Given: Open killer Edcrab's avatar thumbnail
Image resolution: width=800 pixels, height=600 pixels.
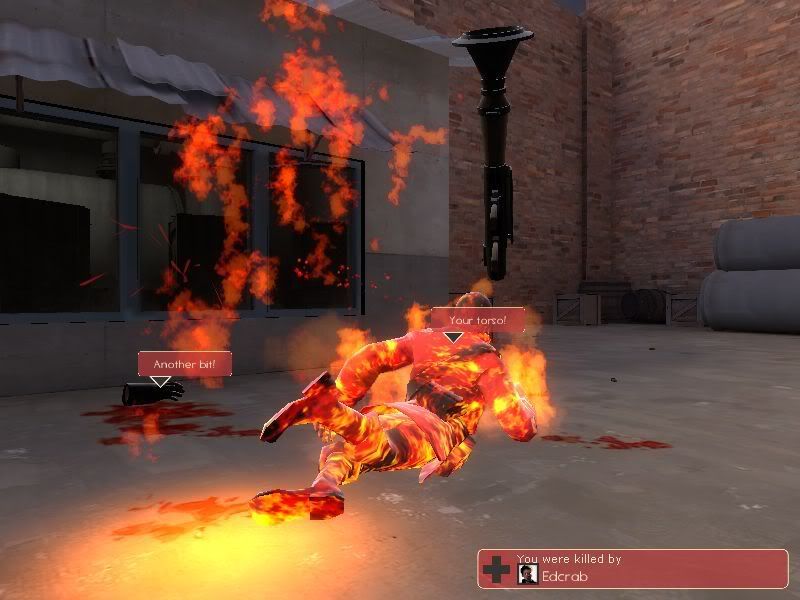Looking at the screenshot, I should [x=525, y=574].
